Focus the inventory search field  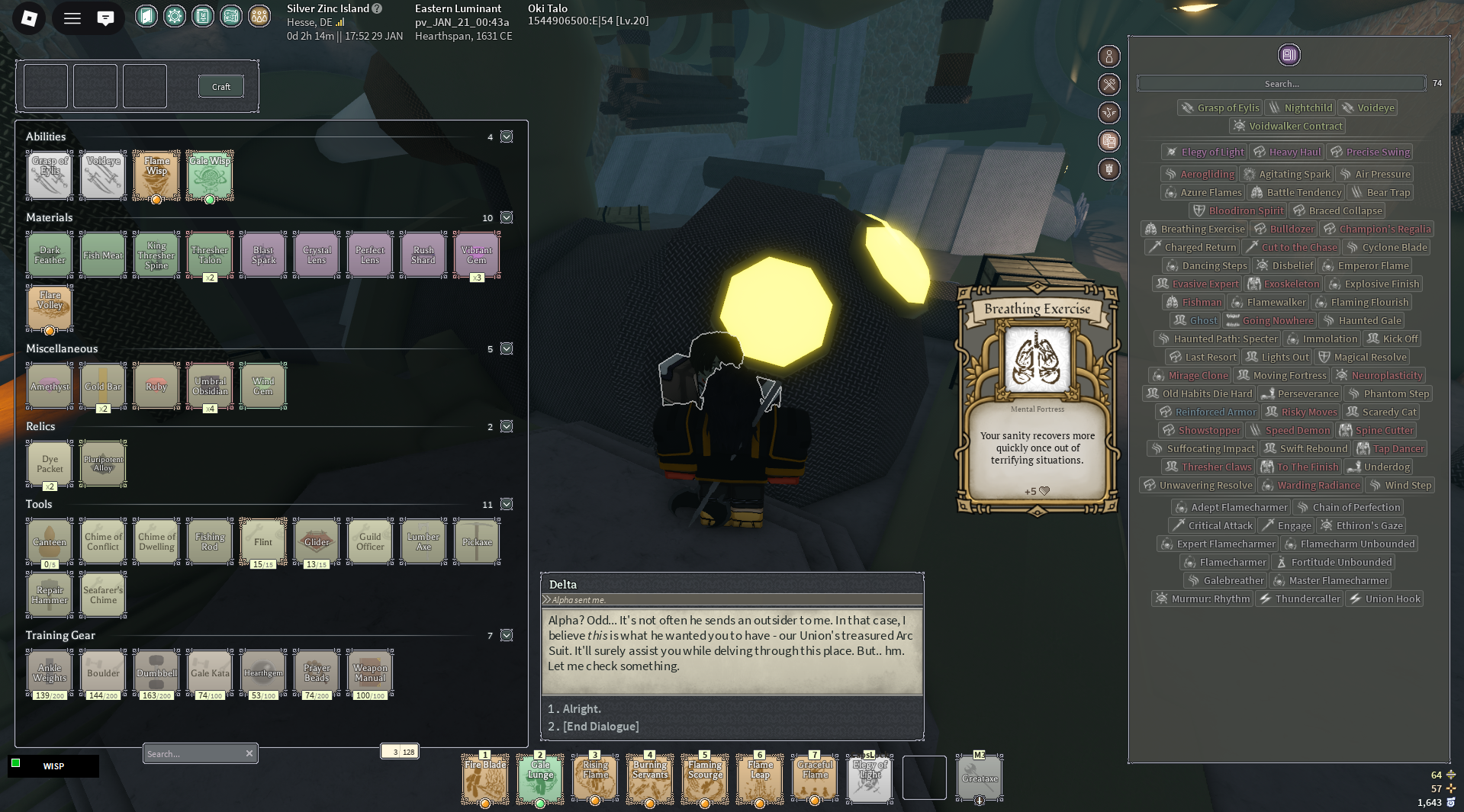[x=192, y=753]
